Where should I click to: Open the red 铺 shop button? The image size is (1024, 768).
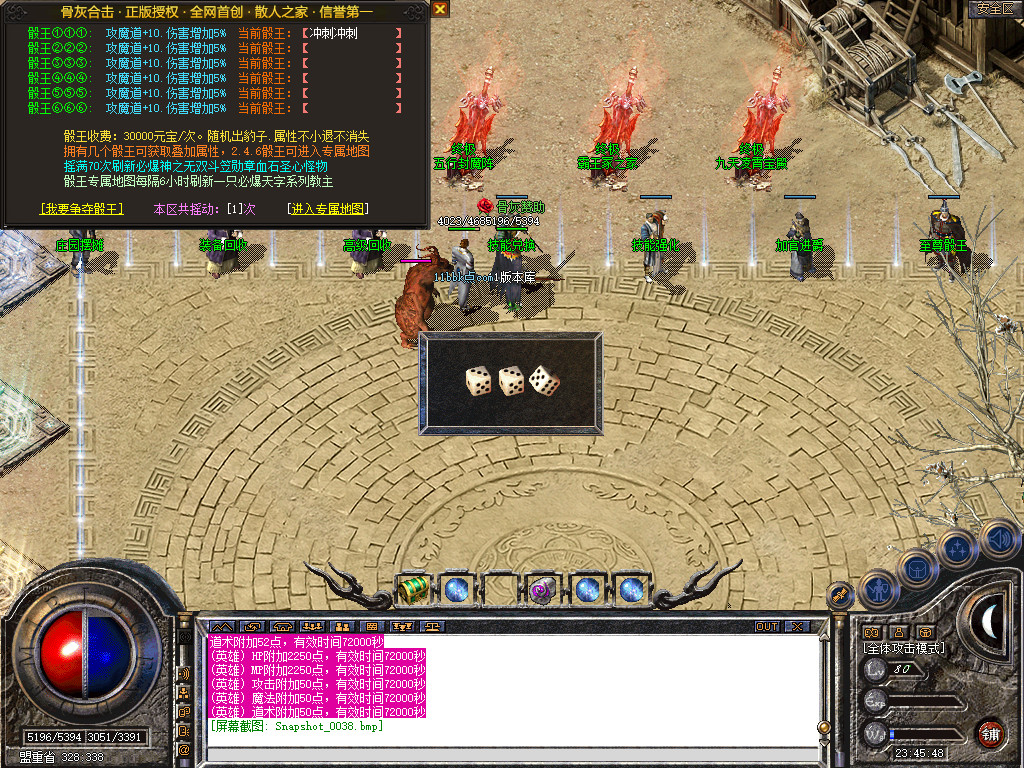tap(990, 732)
